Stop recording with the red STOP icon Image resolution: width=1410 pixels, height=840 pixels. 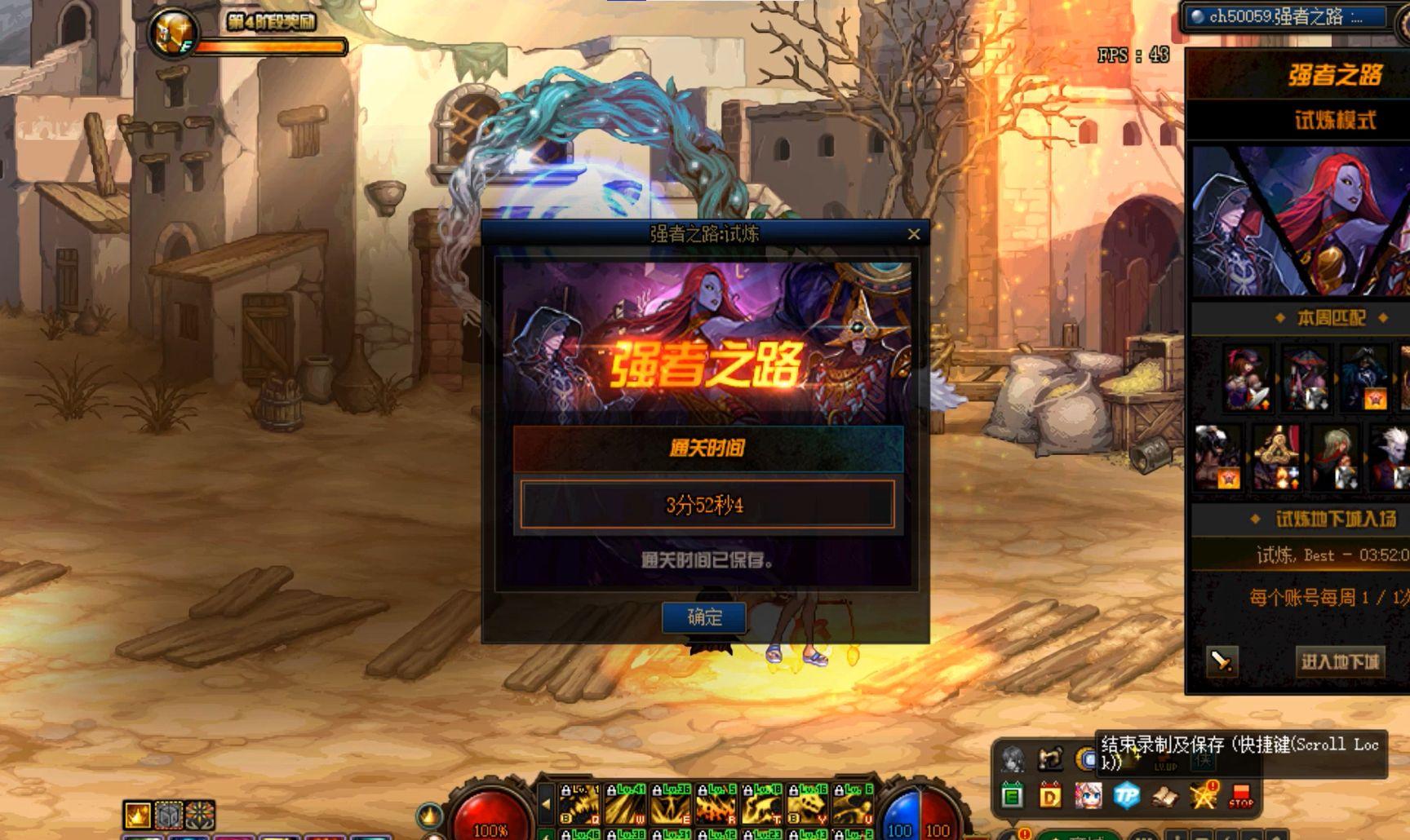(x=1240, y=795)
